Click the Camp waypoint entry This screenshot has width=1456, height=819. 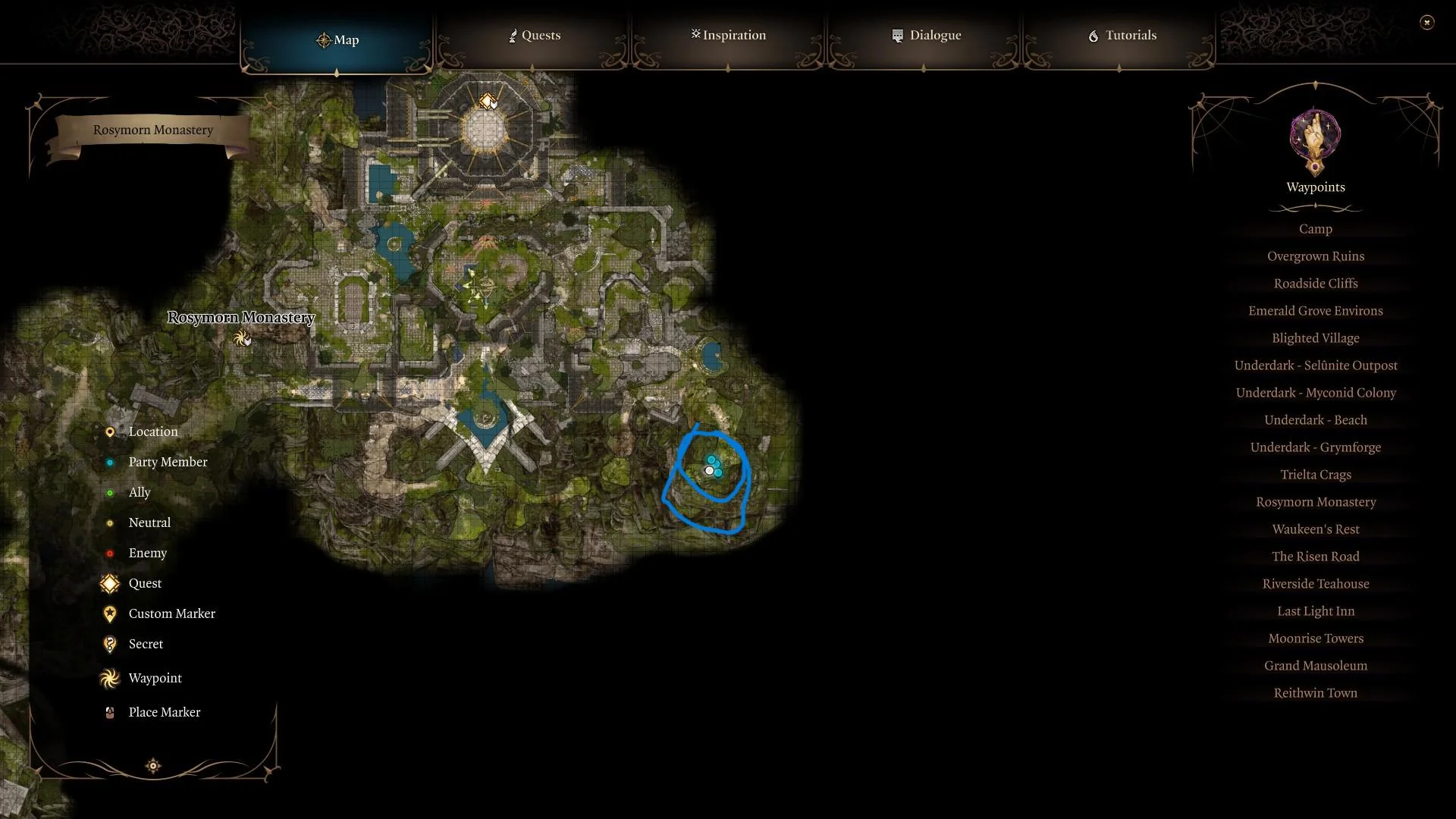pos(1315,228)
